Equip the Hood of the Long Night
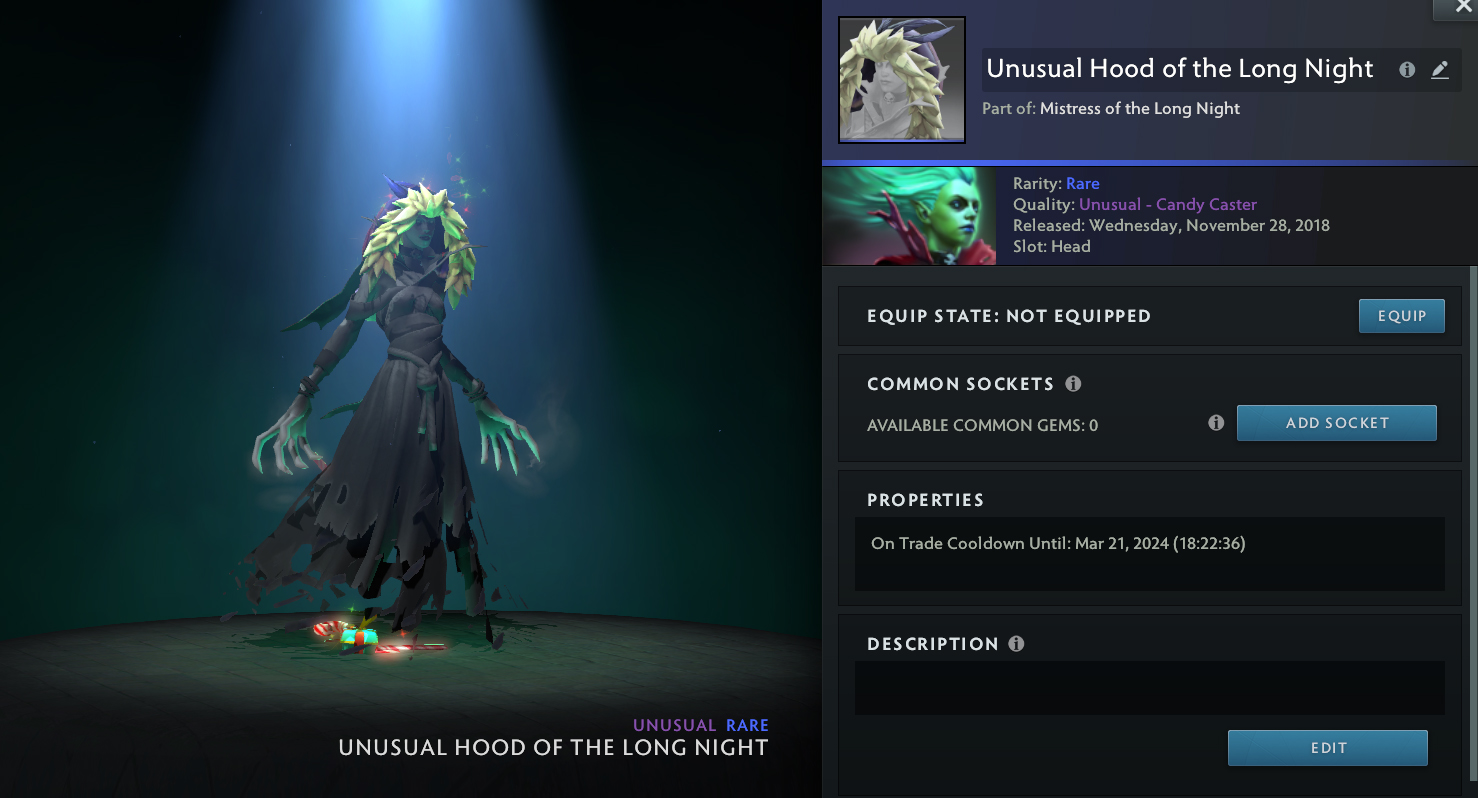Screen dimensions: 1478x798 (x=1401, y=316)
